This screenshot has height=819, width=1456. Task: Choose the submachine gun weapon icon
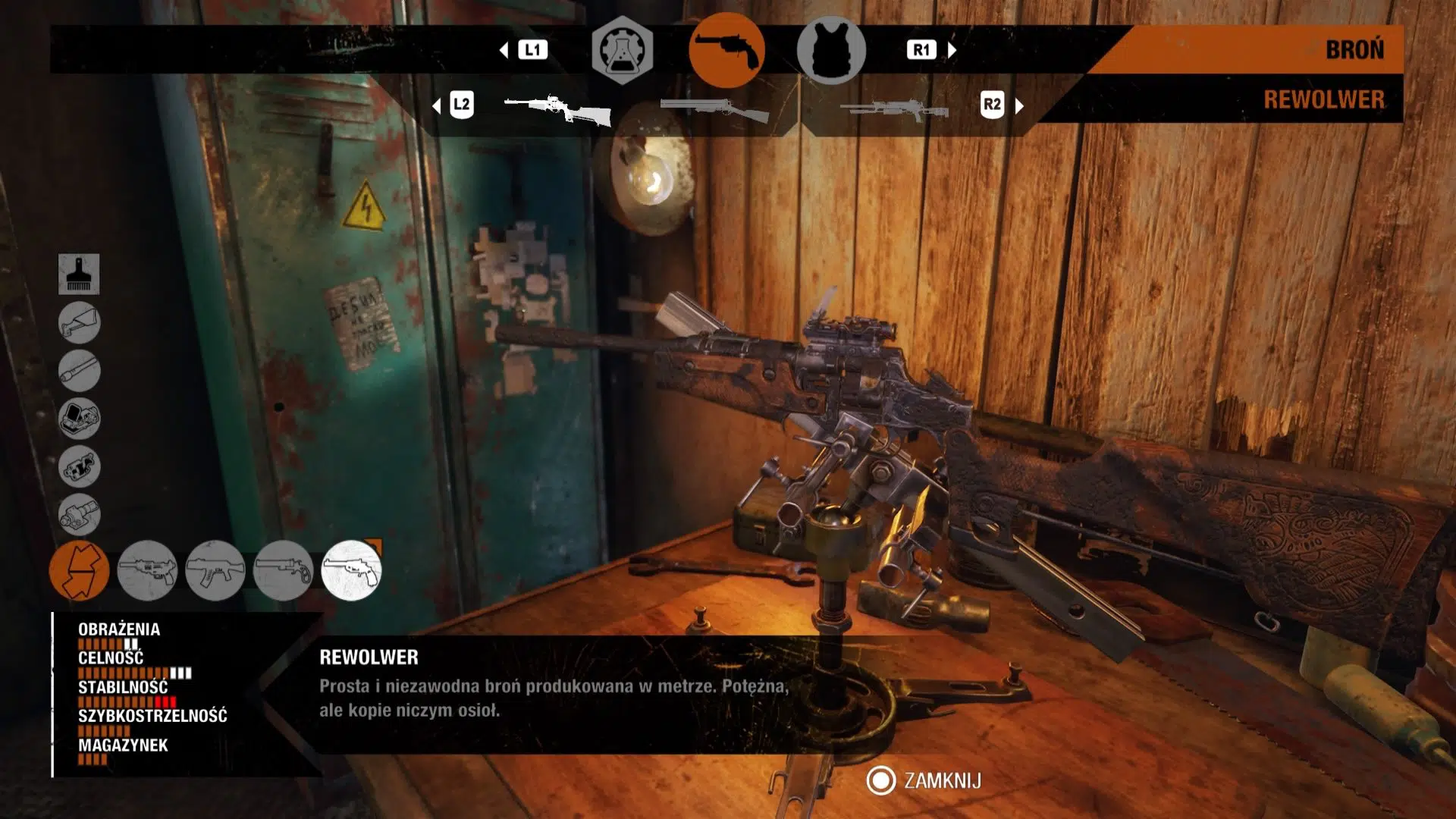coord(147,570)
